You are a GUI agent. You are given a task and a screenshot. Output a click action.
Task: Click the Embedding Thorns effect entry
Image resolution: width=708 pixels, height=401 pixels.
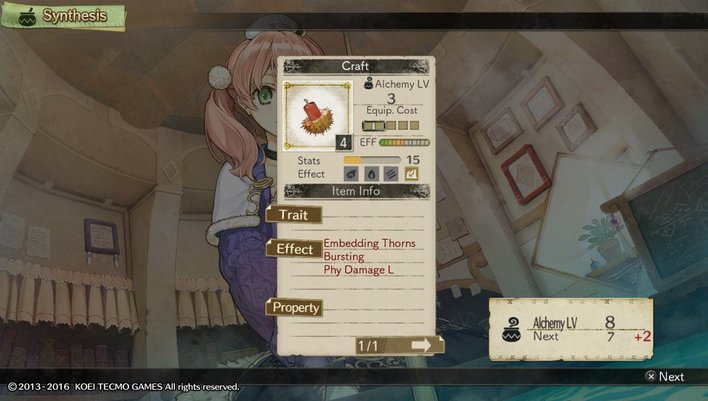coord(369,243)
